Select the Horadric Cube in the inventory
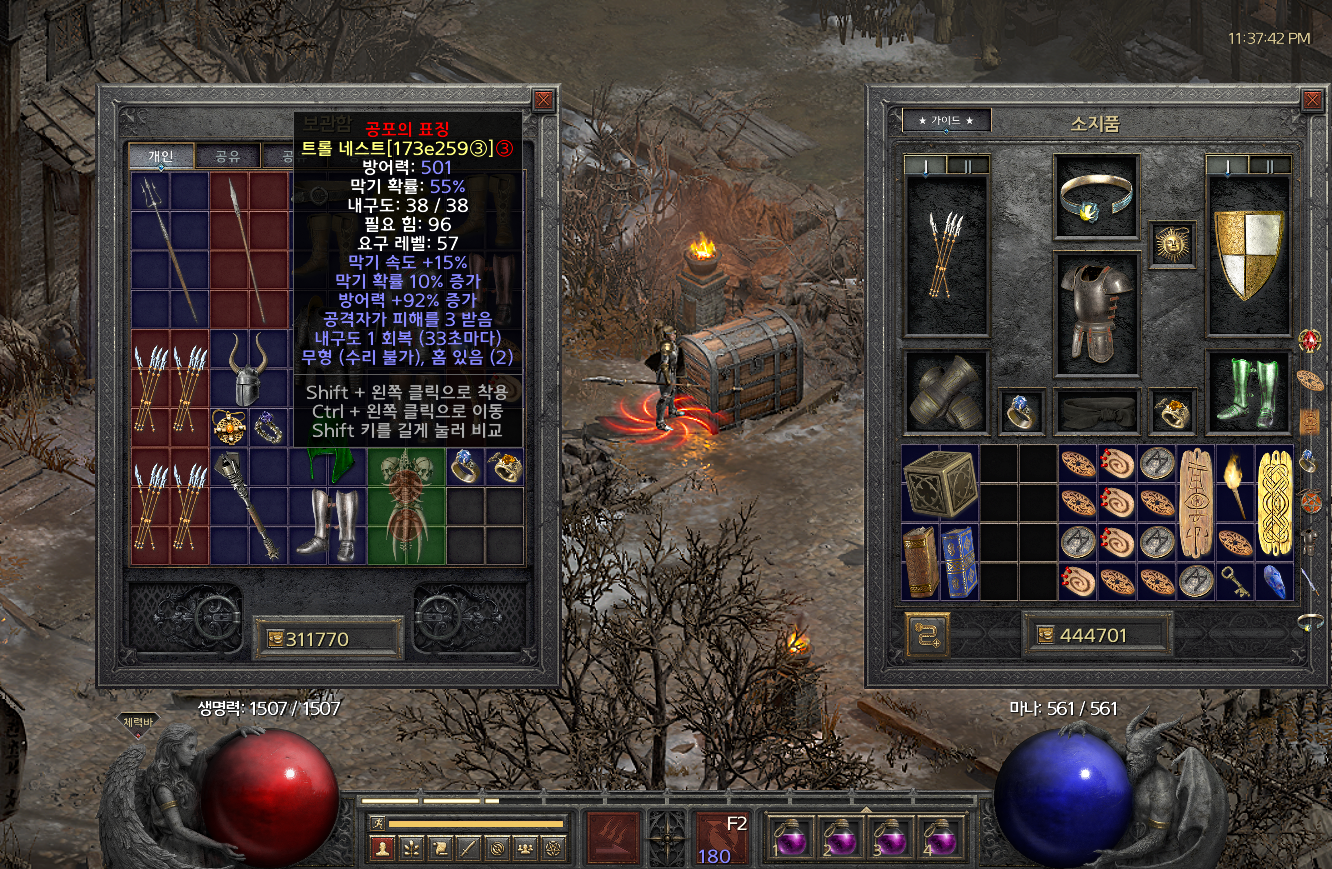Viewport: 1332px width, 869px height. click(940, 483)
